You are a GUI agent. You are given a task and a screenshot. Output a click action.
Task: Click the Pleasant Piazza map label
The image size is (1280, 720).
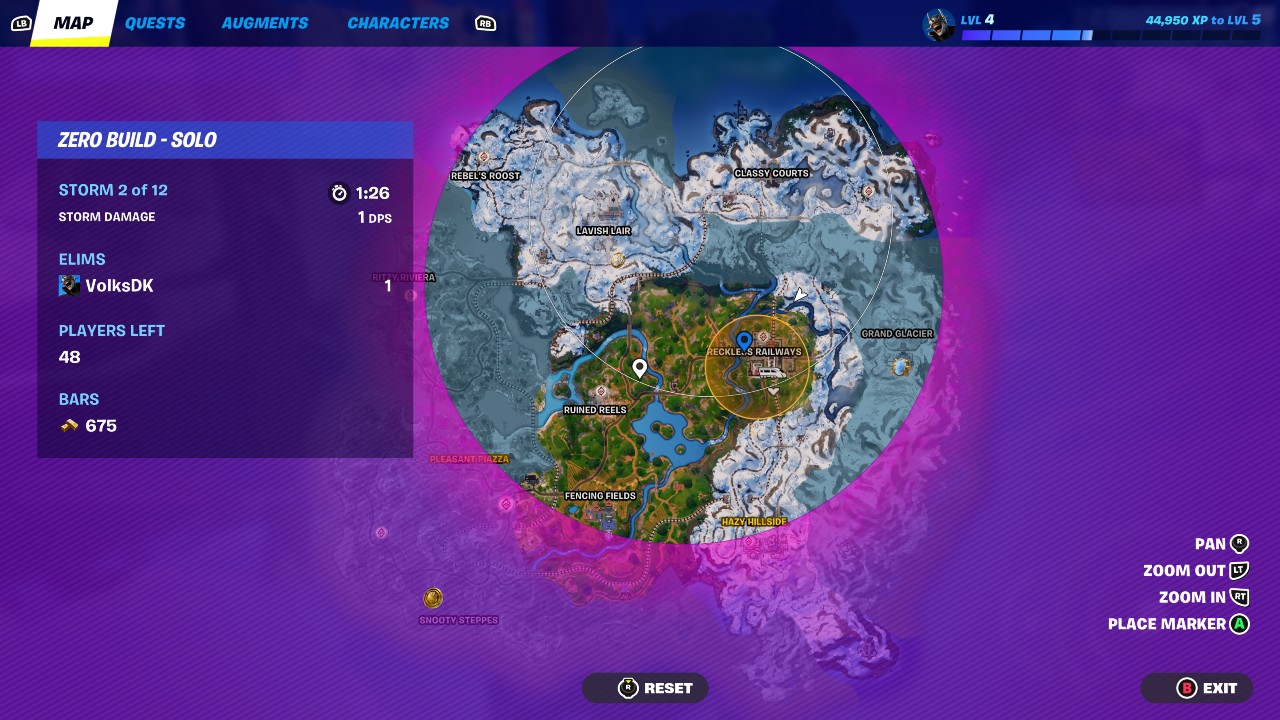tap(469, 459)
